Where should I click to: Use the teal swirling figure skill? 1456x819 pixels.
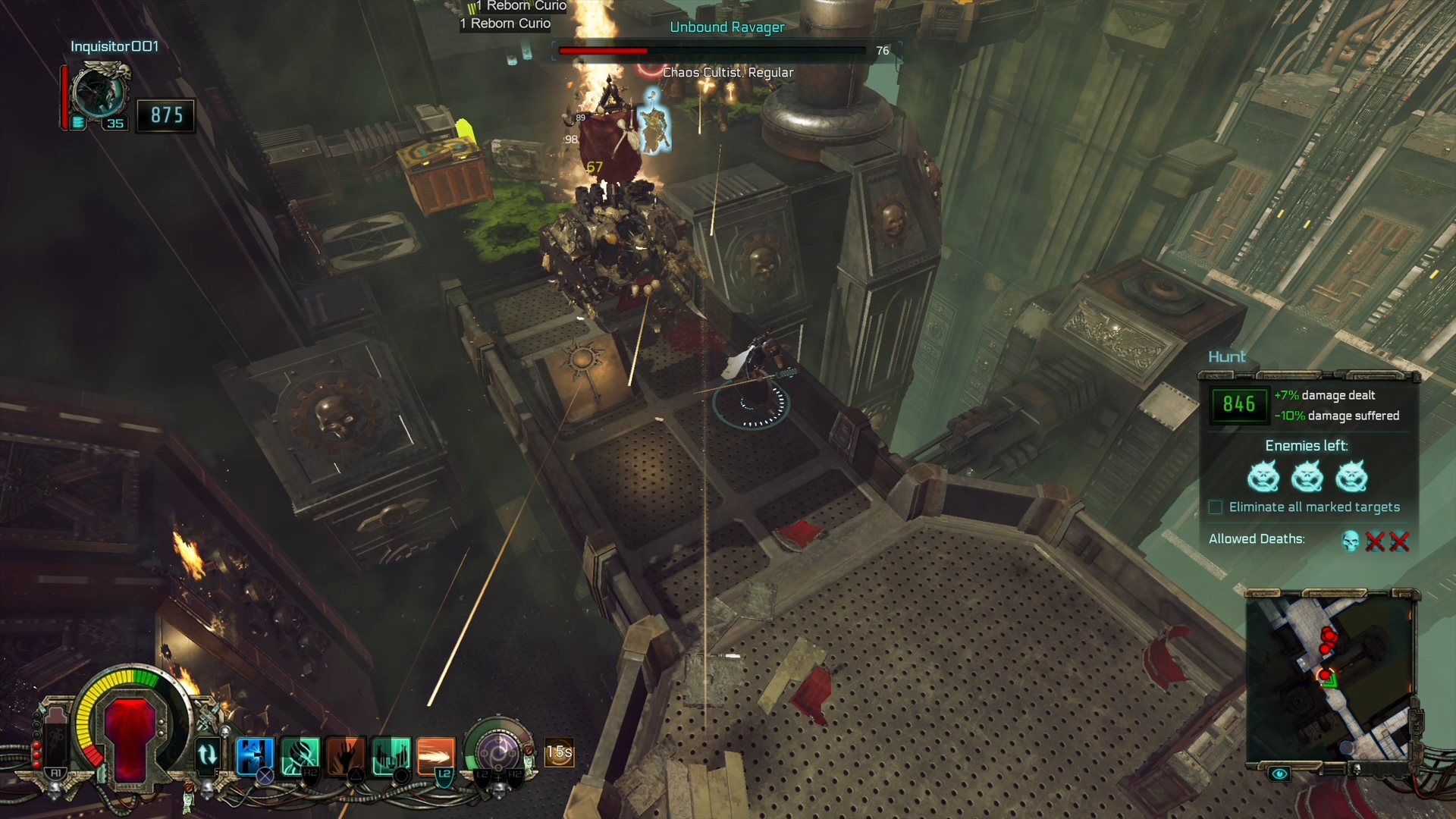(x=300, y=755)
